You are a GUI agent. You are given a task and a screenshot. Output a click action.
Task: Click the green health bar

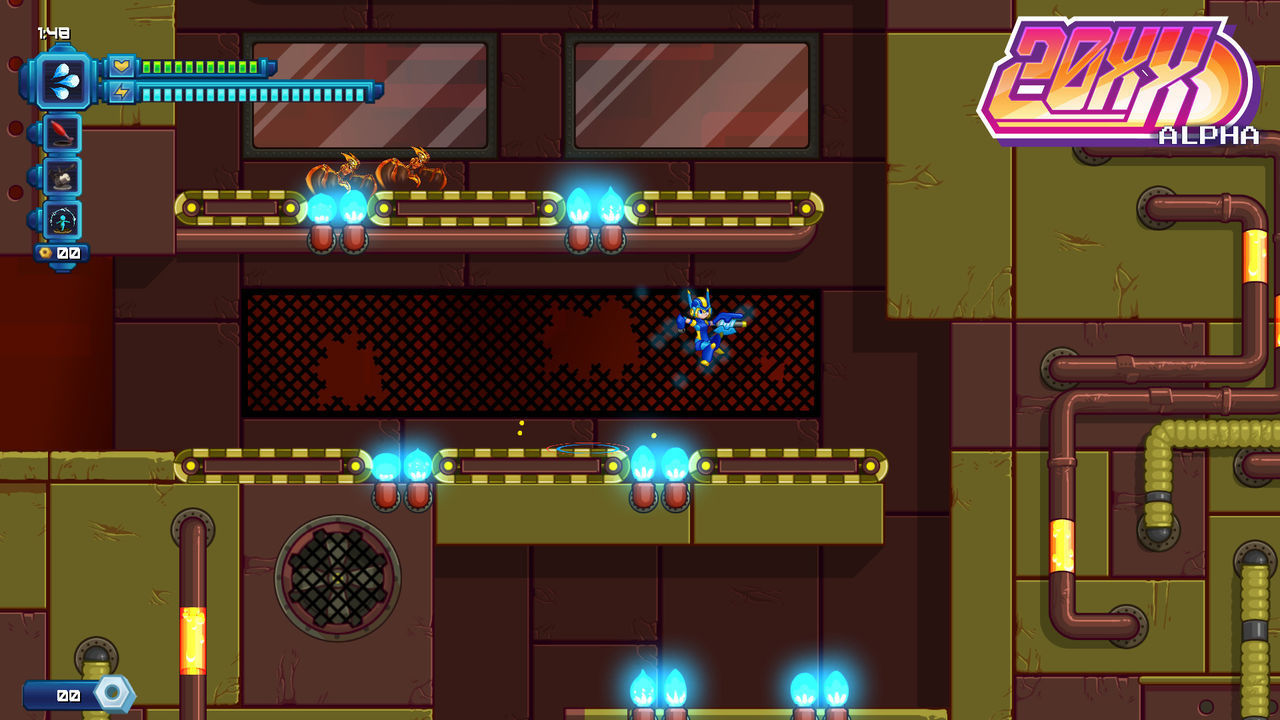[200, 67]
